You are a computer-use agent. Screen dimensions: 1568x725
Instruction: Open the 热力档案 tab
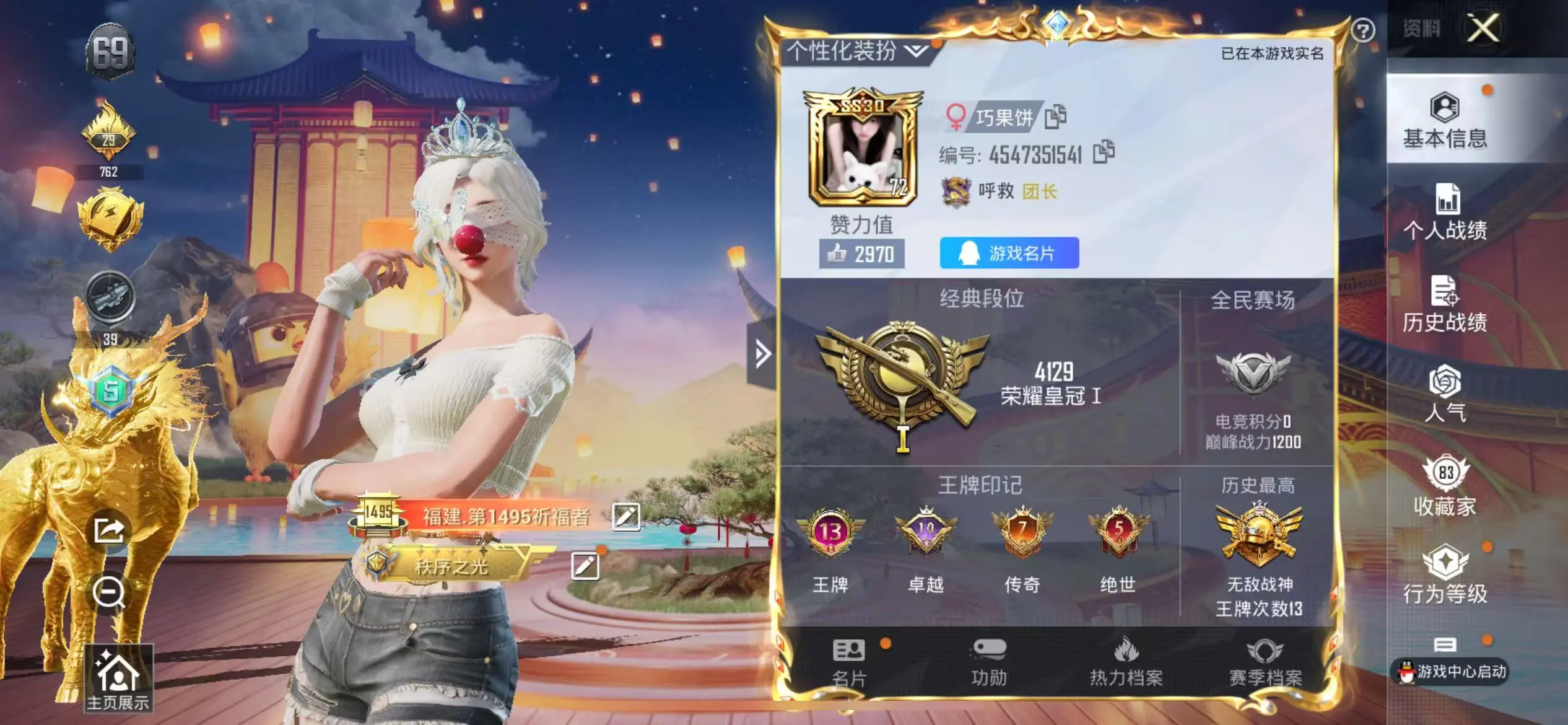pyautogui.click(x=1126, y=663)
